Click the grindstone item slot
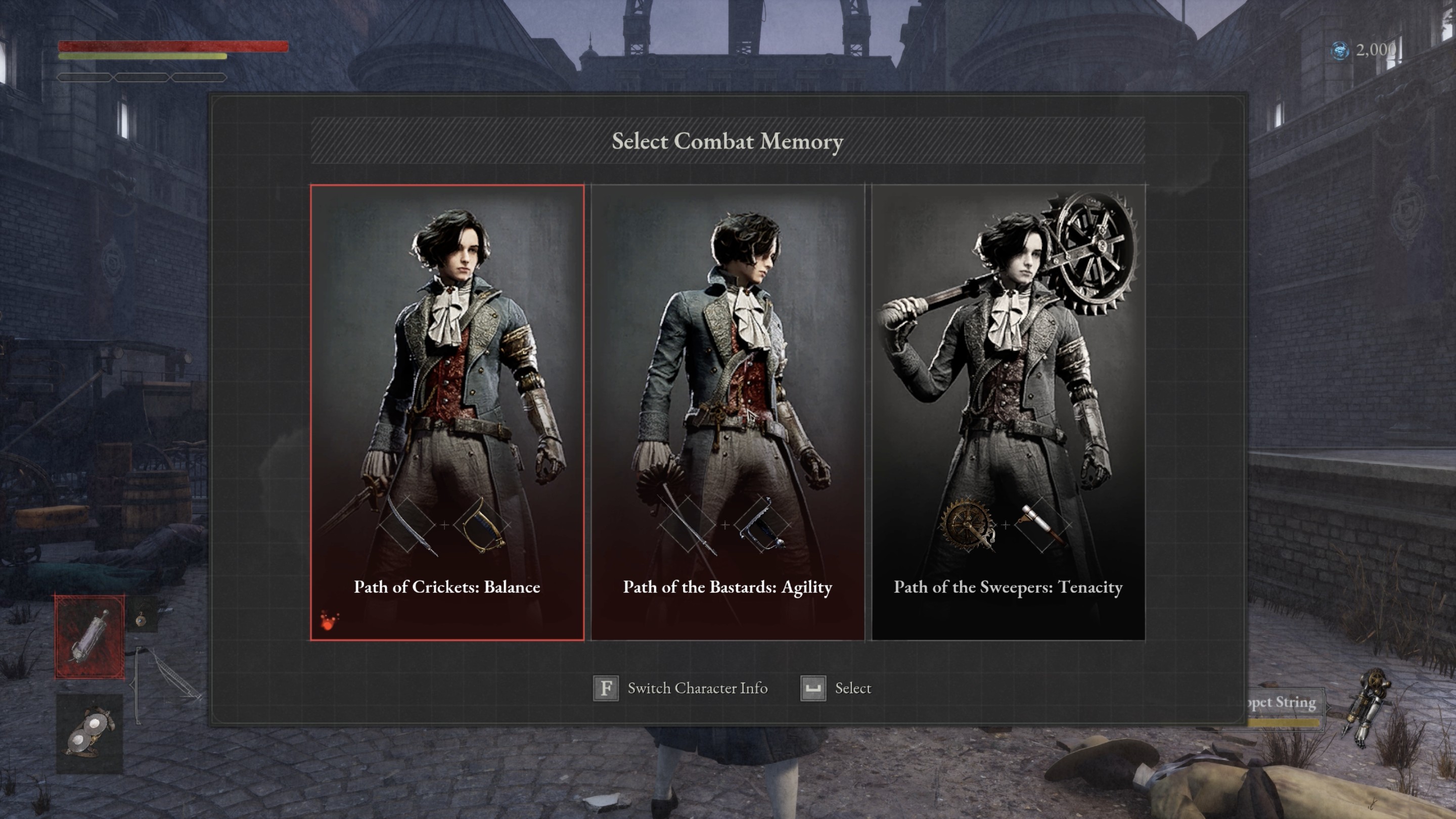This screenshot has width=1456, height=819. coord(89,734)
